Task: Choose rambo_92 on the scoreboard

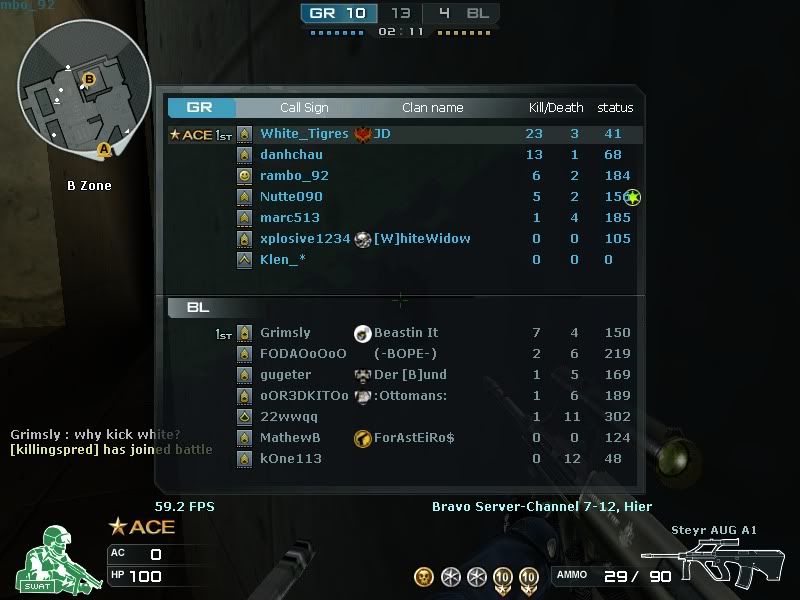Action: pos(294,176)
